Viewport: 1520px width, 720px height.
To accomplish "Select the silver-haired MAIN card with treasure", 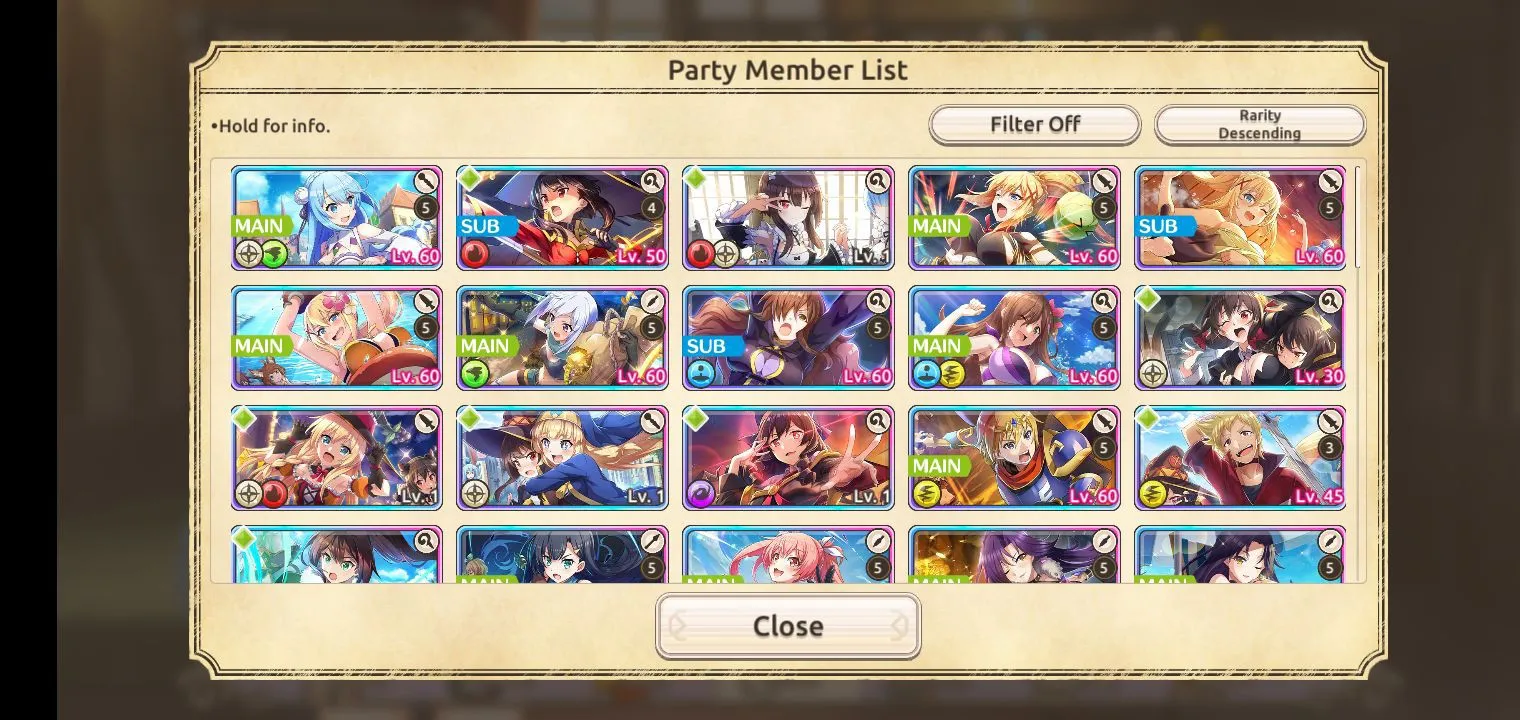I will pyautogui.click(x=562, y=338).
